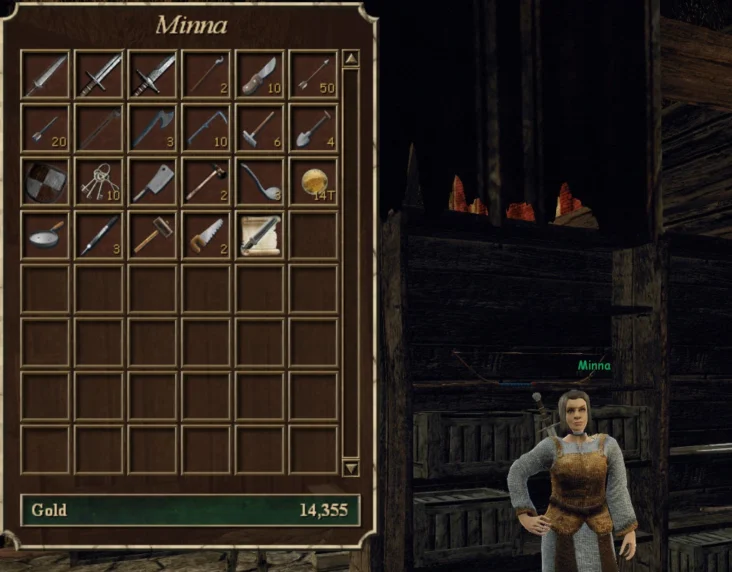
Task: Choose the scythe slot with quantity 10
Action: point(206,128)
